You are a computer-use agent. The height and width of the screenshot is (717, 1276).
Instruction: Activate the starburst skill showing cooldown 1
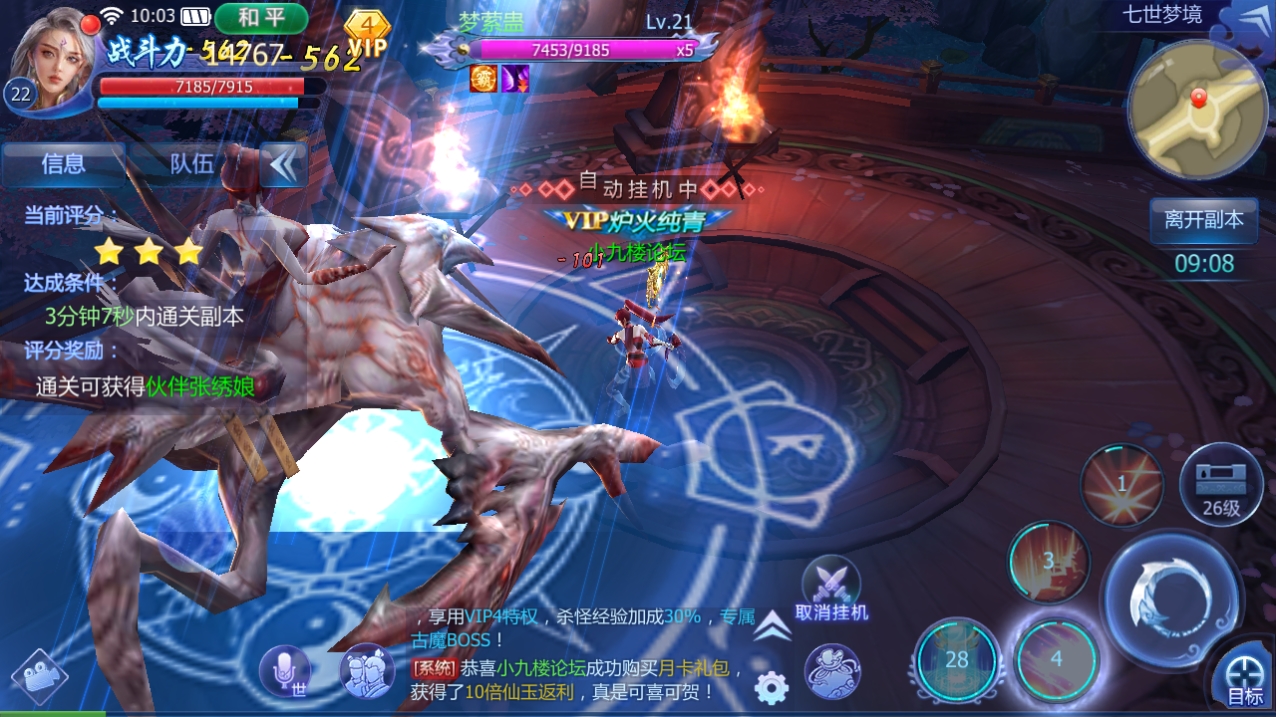pos(1122,485)
